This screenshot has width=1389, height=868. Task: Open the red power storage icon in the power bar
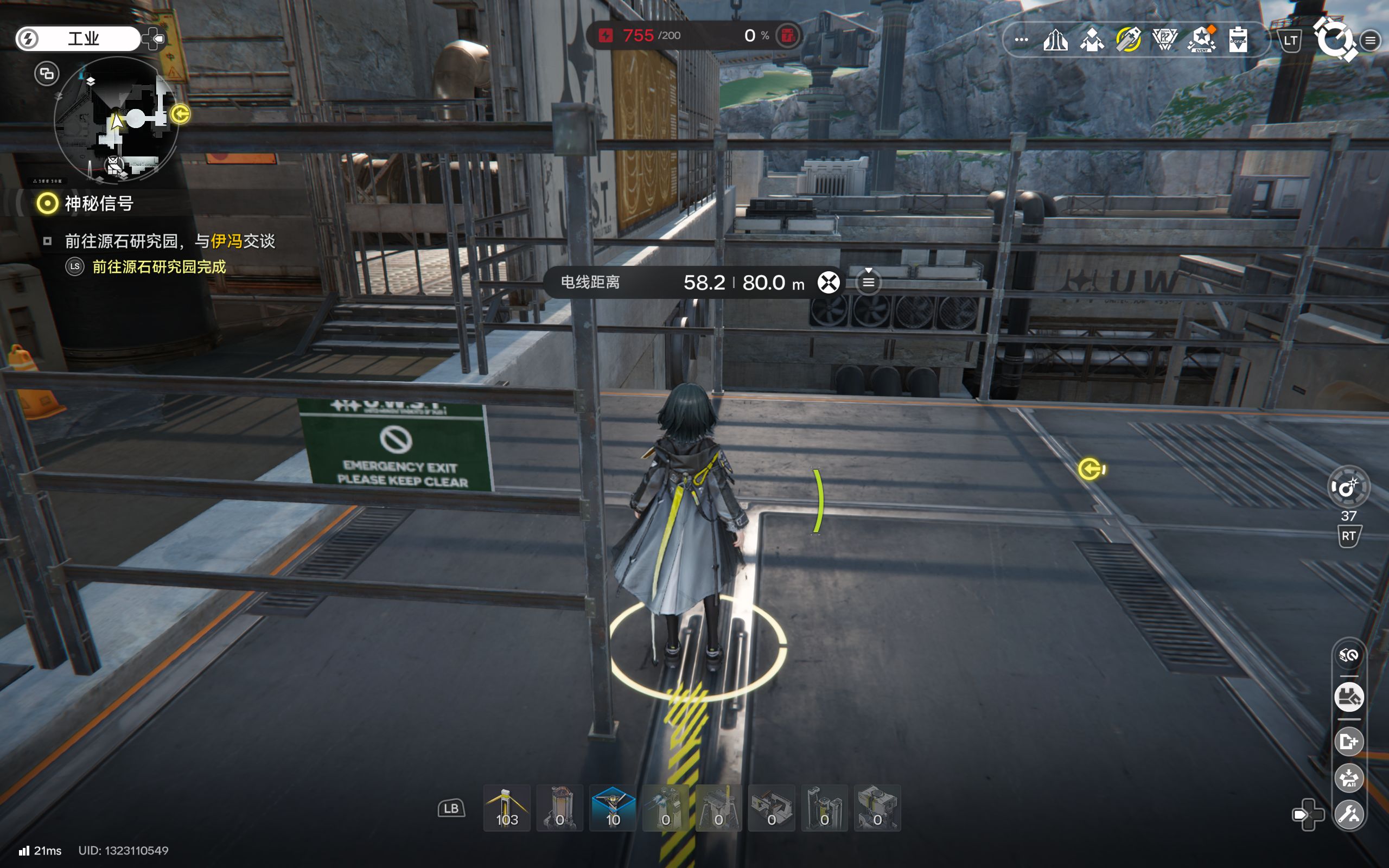pos(787,36)
